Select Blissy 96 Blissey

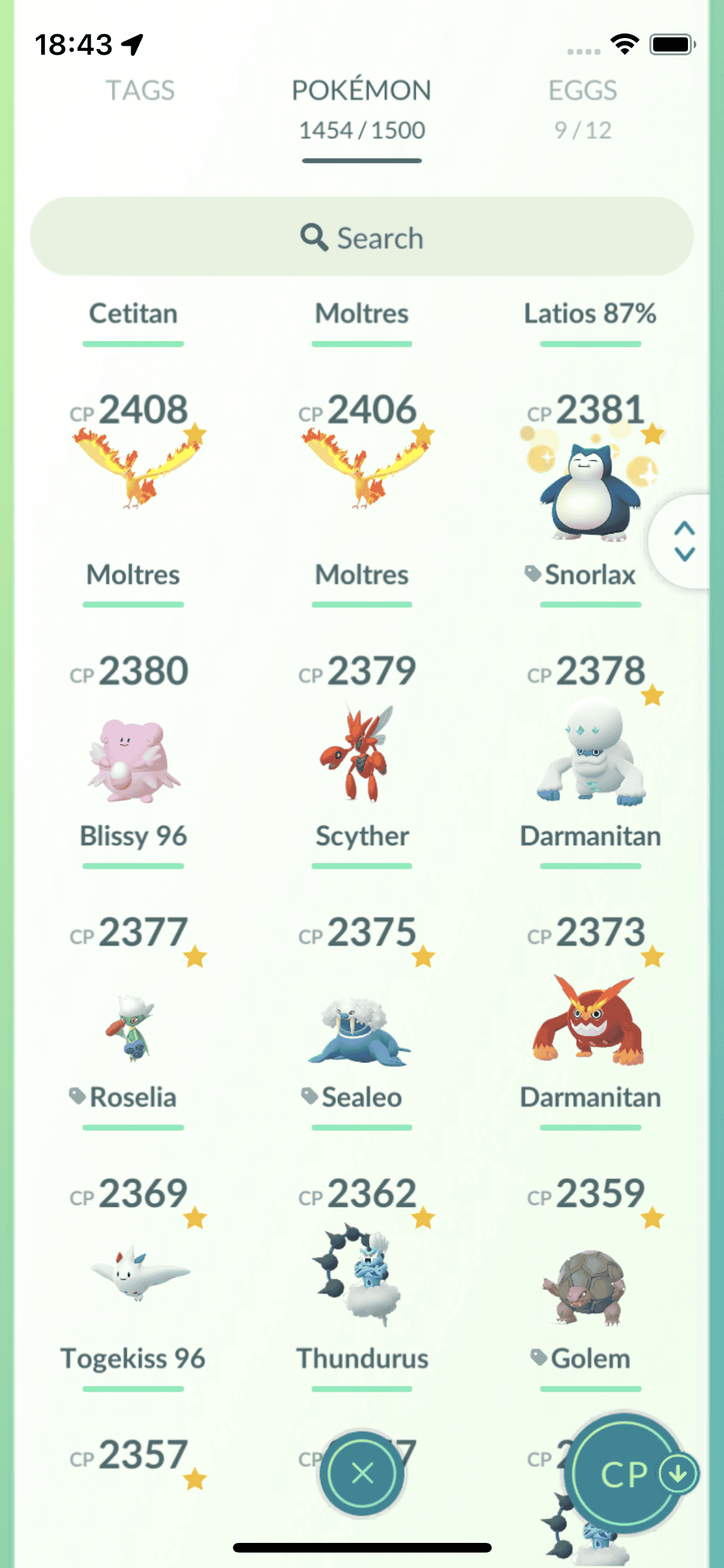tap(133, 760)
